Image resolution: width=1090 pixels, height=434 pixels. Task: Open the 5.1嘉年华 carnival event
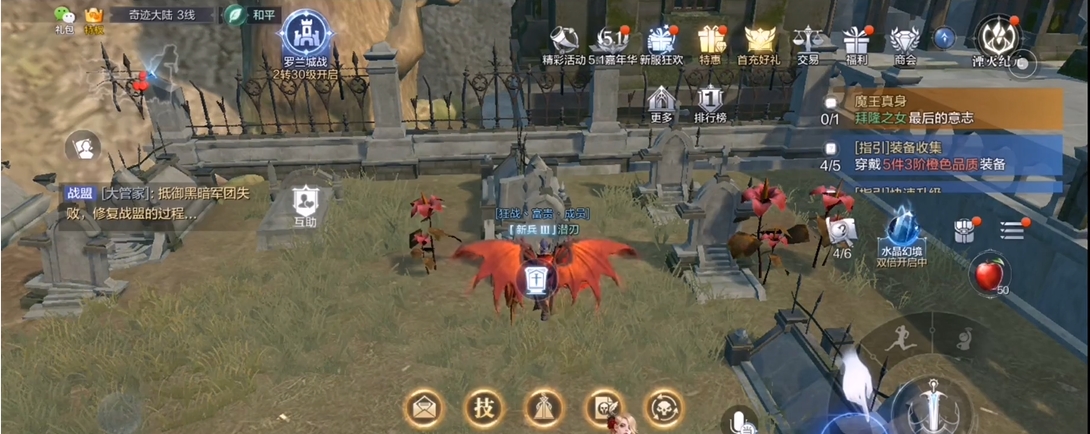612,41
